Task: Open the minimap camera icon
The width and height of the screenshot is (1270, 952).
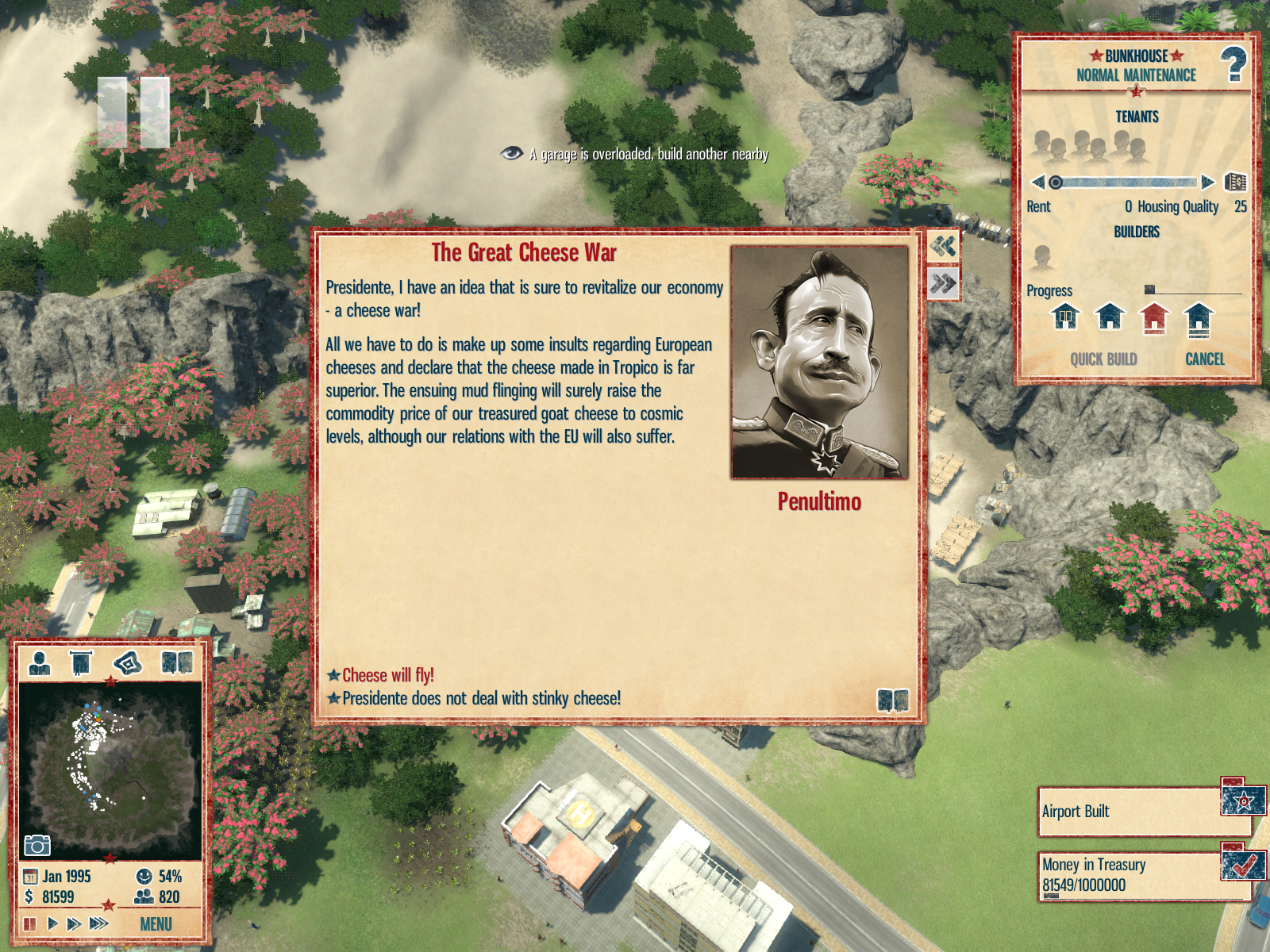Action: click(x=37, y=845)
